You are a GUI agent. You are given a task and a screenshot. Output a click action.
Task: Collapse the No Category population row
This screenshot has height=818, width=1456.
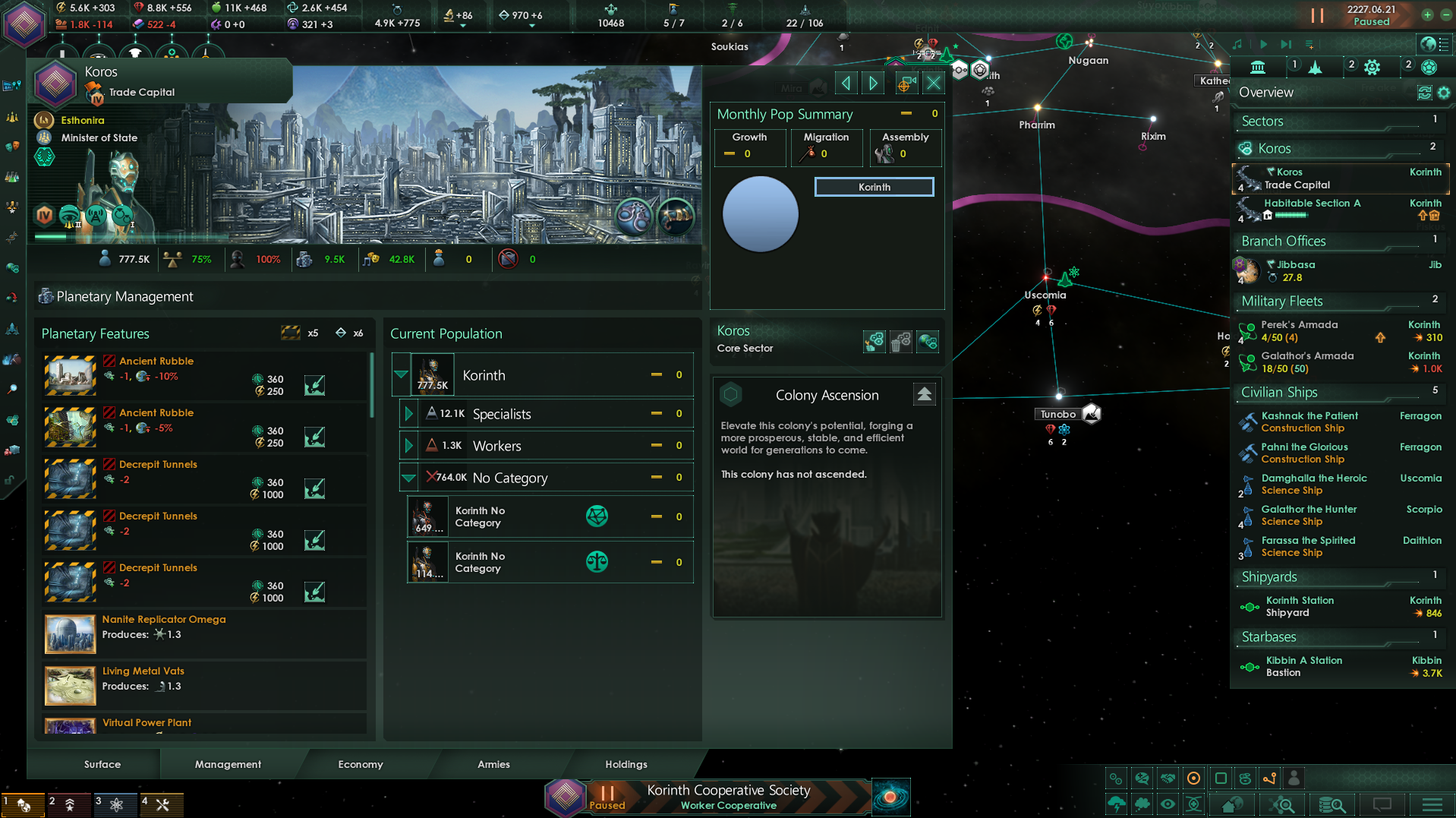click(x=408, y=478)
